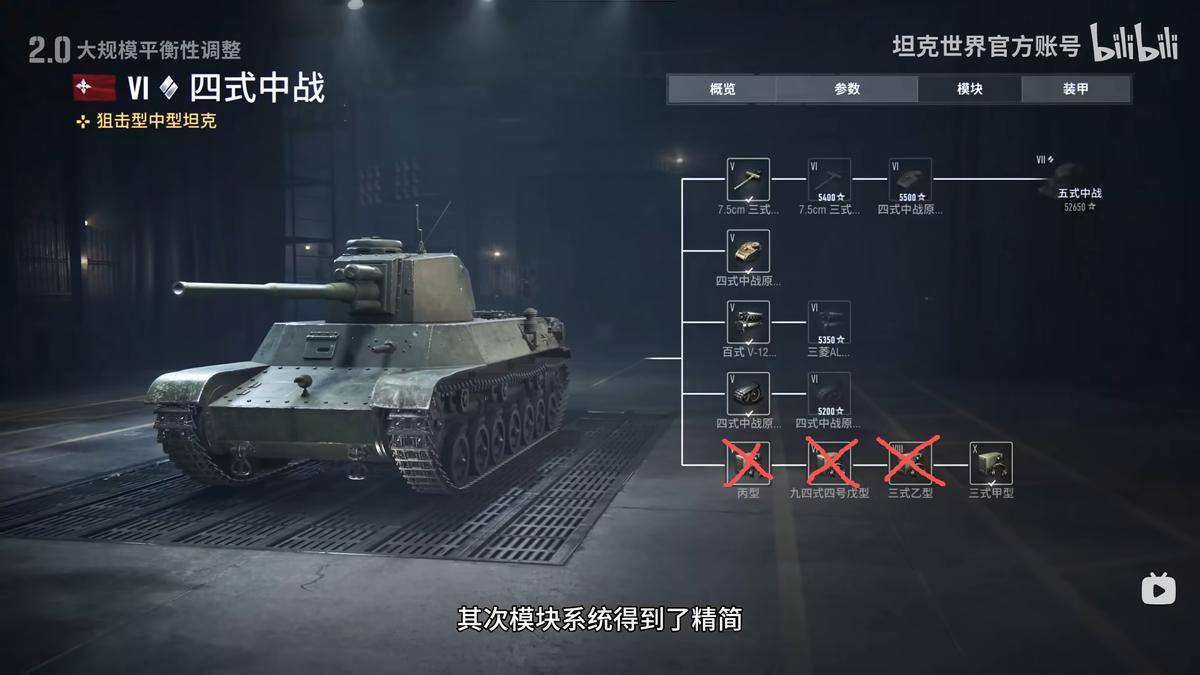
Task: Show the 装甲 armor tab
Action: (1076, 89)
